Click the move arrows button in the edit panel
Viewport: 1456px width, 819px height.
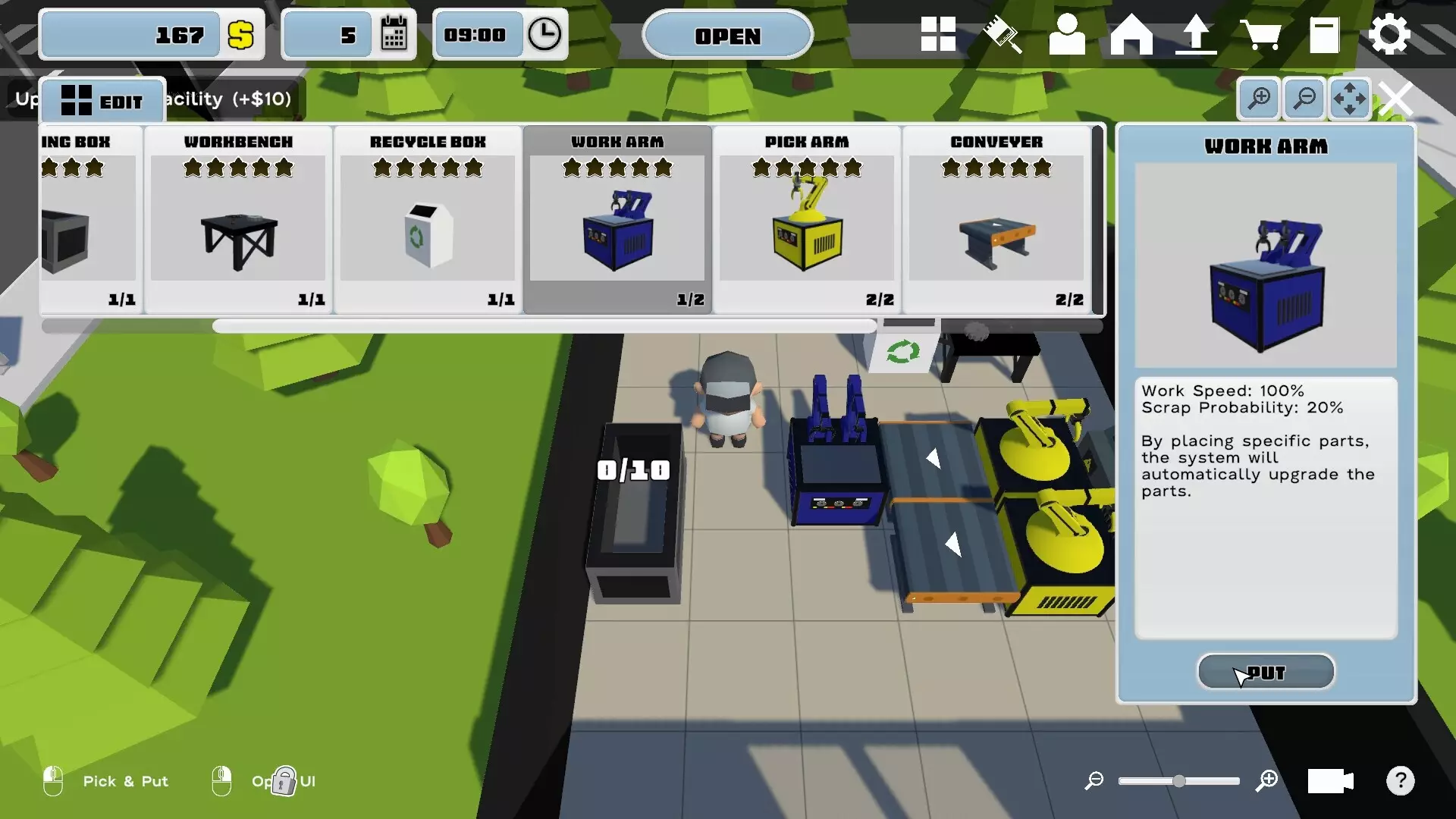[x=1350, y=99]
